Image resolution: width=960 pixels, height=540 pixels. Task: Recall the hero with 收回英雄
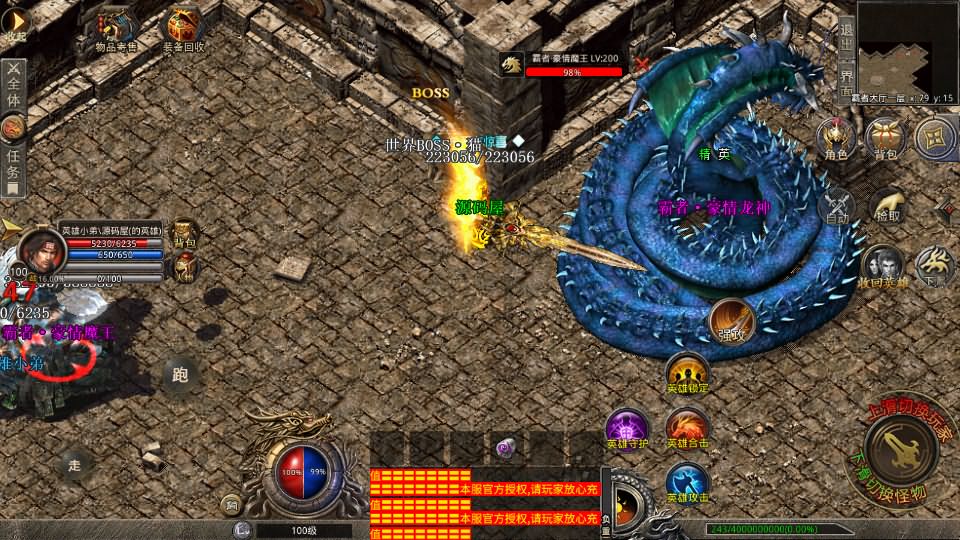[x=882, y=266]
